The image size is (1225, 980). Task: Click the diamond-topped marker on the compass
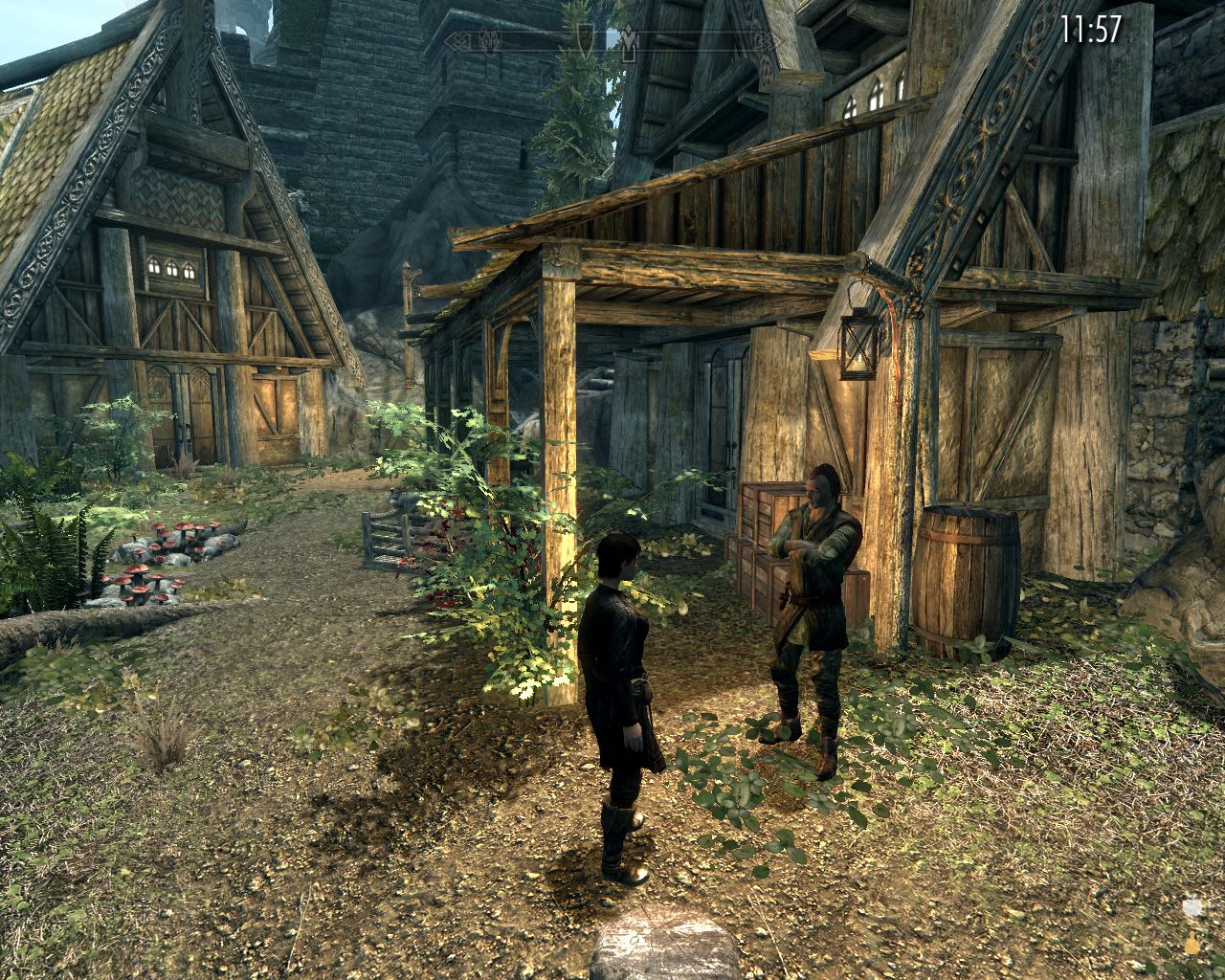(x=629, y=43)
